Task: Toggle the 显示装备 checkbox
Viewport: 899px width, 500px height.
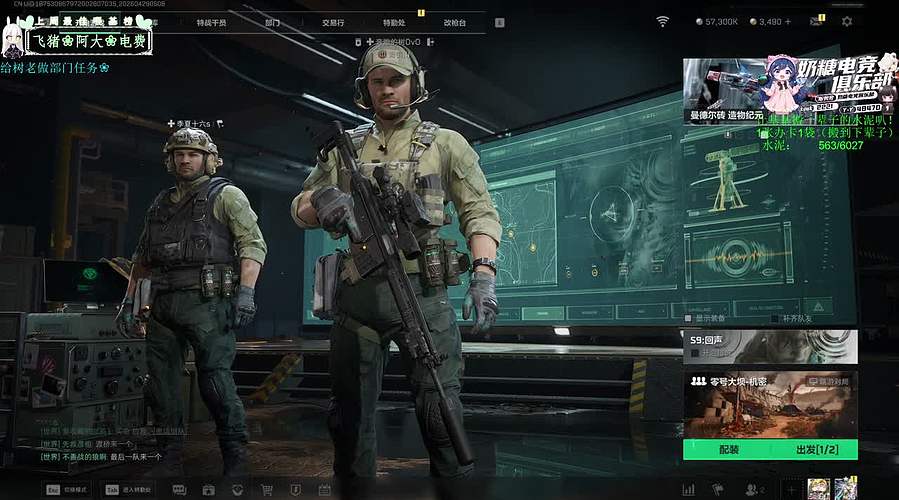Action: click(x=687, y=318)
